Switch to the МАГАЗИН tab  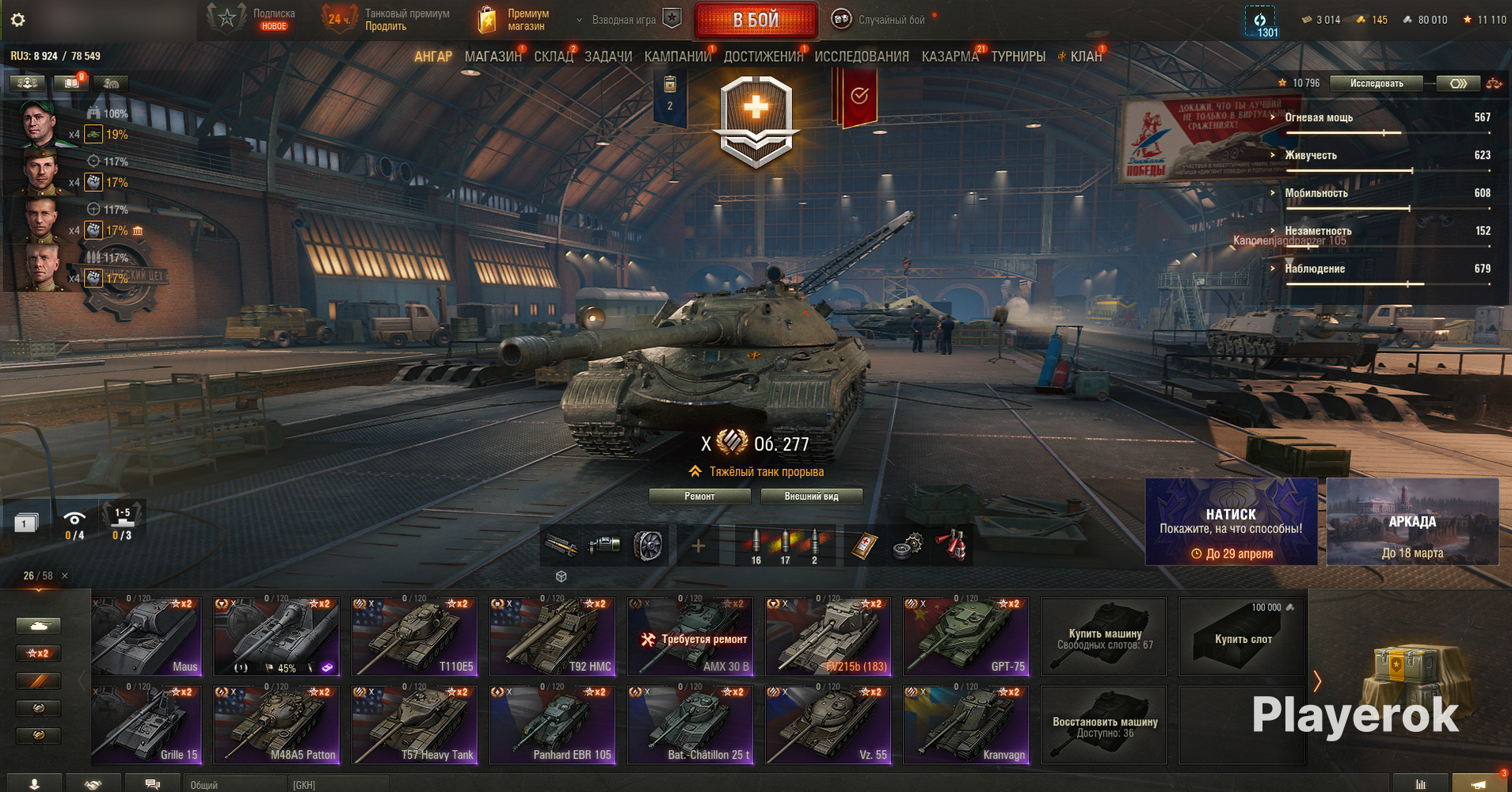(x=493, y=56)
